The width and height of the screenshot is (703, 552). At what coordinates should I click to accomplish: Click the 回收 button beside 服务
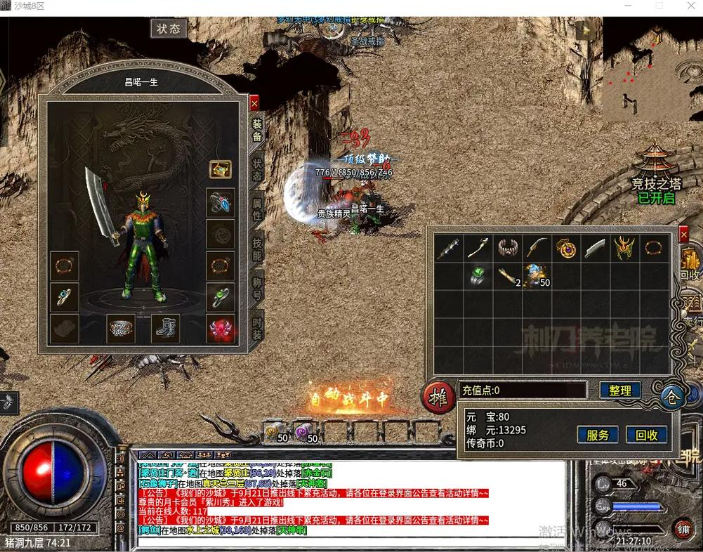coord(647,435)
